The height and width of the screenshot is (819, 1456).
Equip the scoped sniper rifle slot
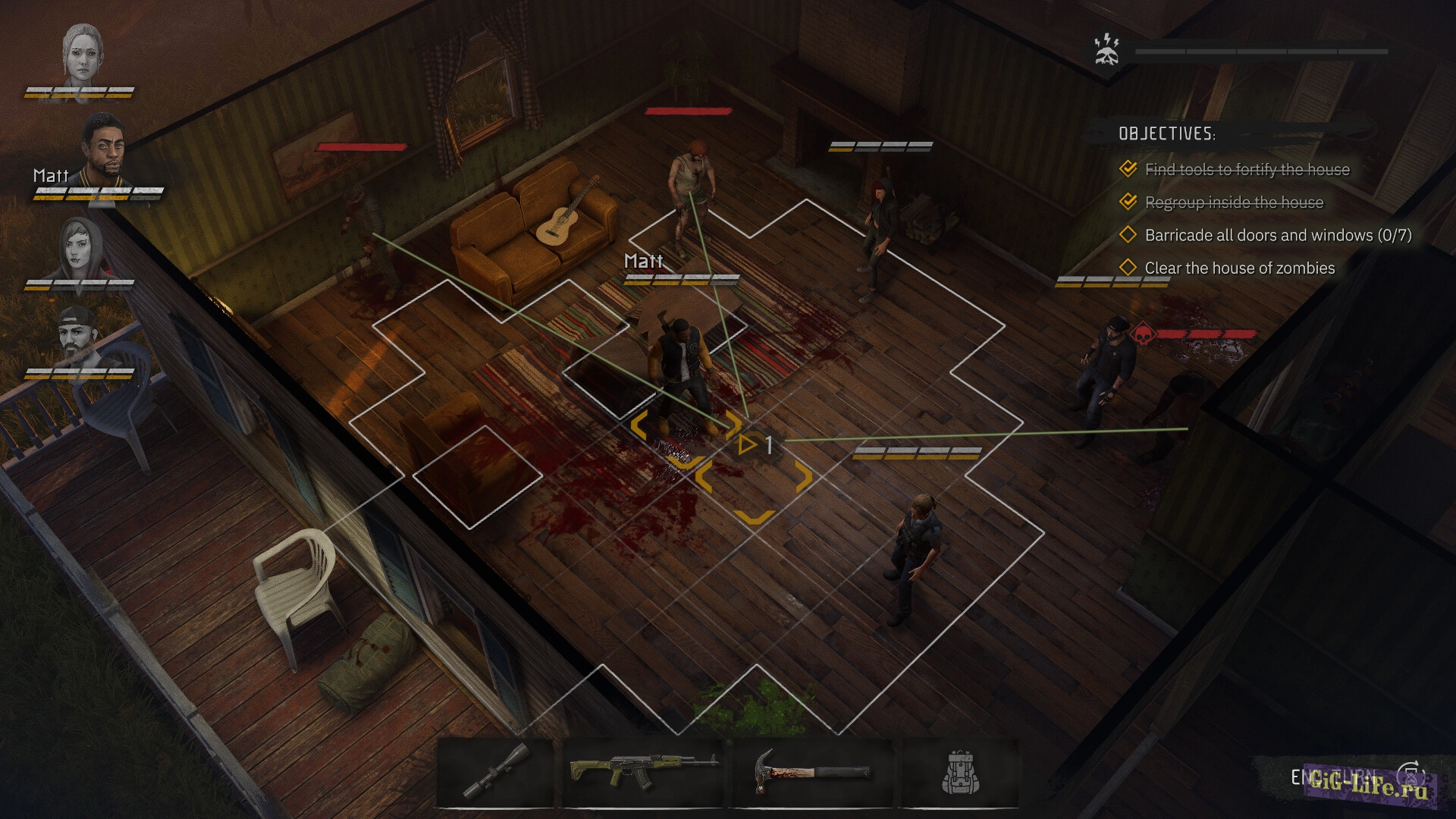point(496,772)
